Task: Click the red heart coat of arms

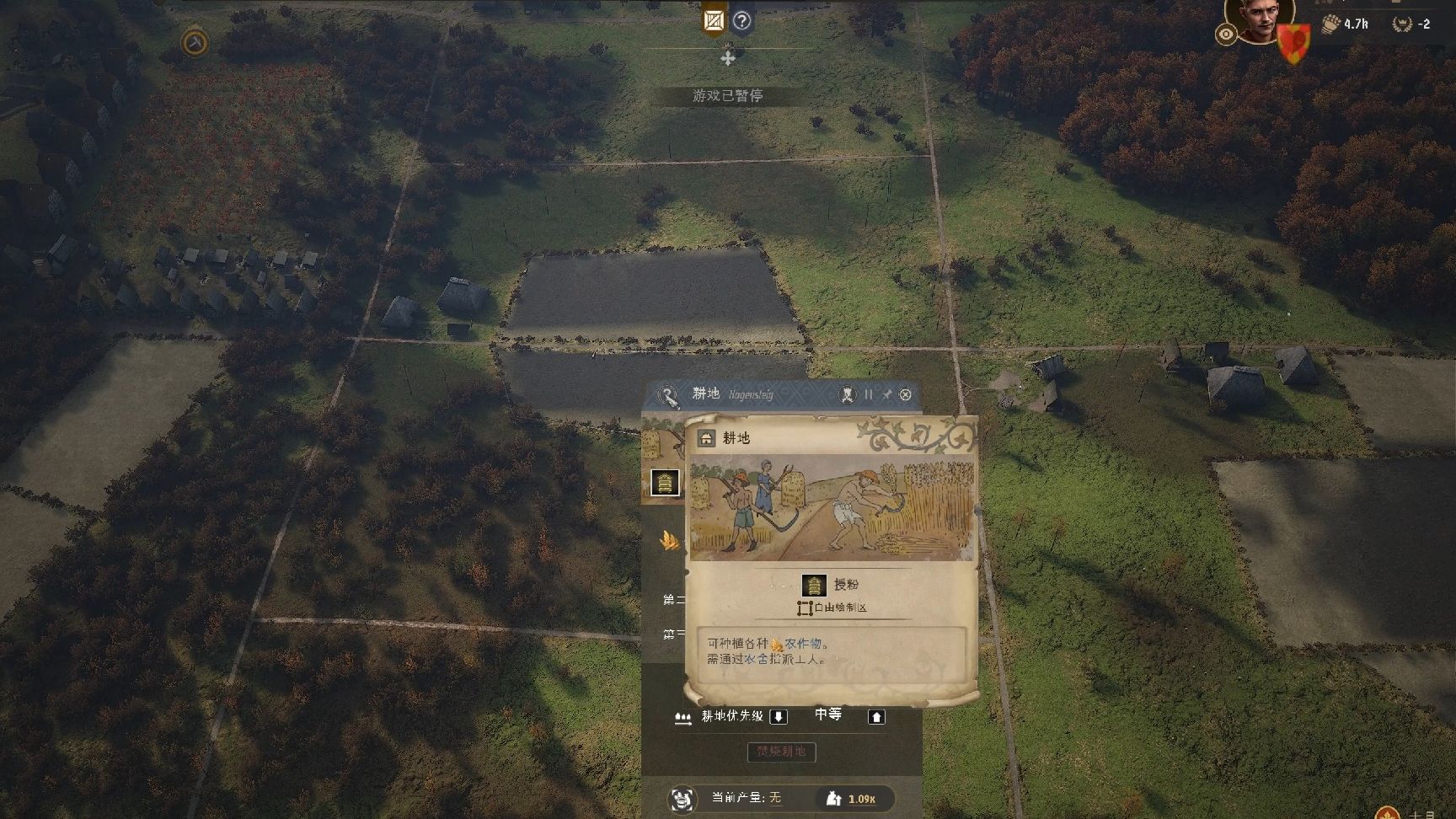Action: click(x=1293, y=42)
